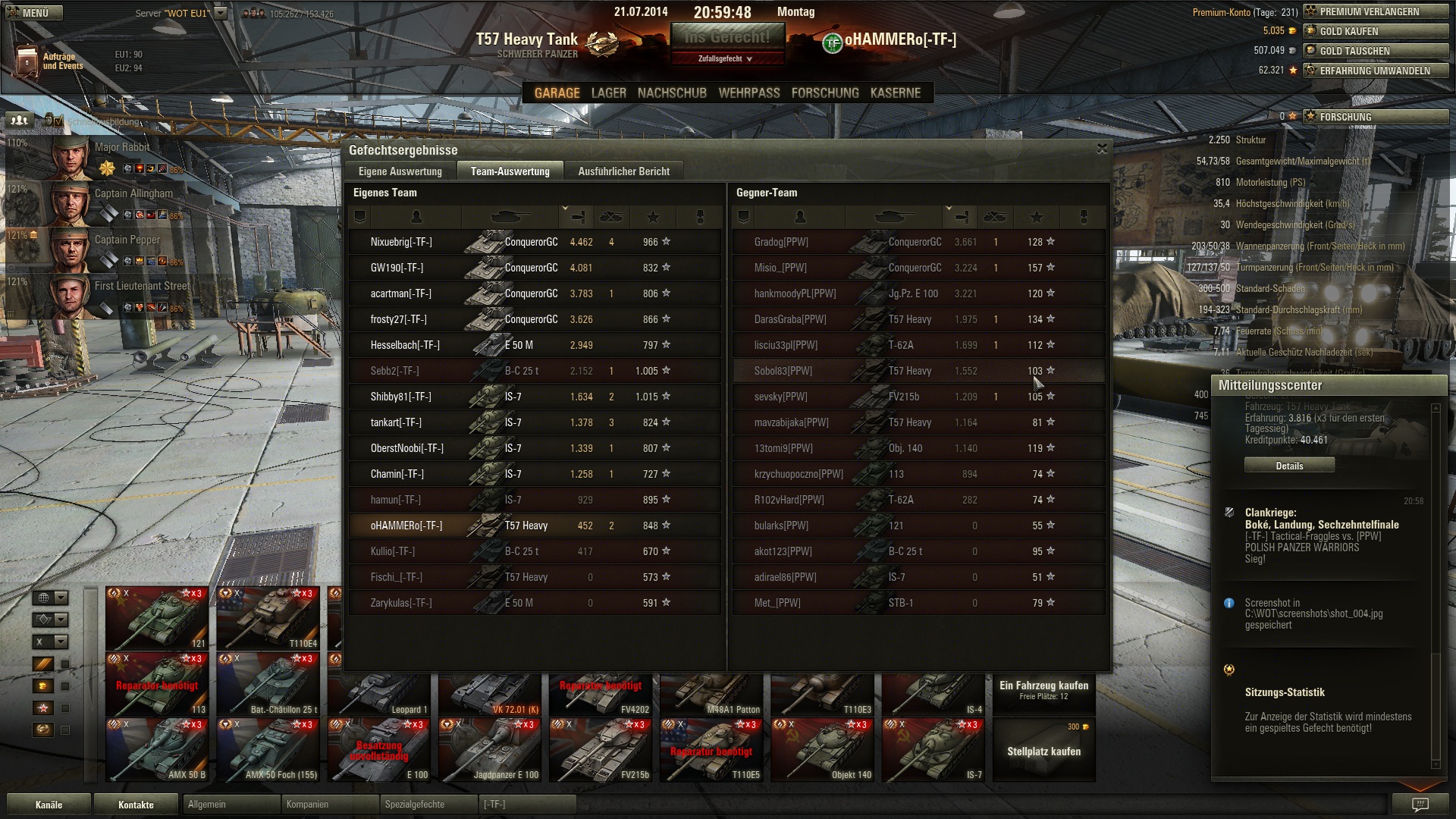Go to the LAGER section

point(608,93)
